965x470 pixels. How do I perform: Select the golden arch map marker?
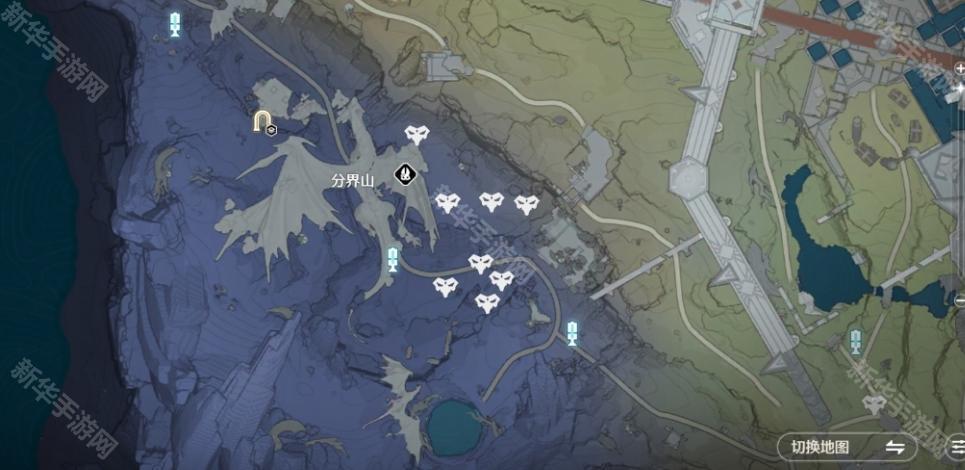pyautogui.click(x=262, y=121)
